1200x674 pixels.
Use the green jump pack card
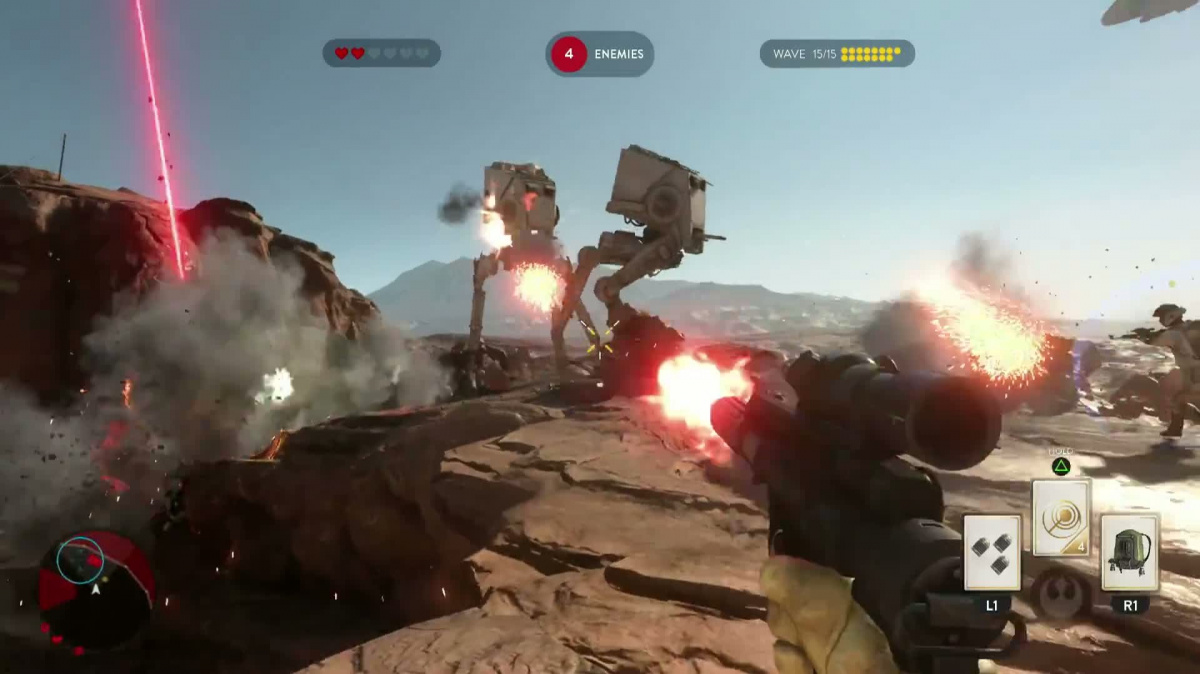(1130, 552)
